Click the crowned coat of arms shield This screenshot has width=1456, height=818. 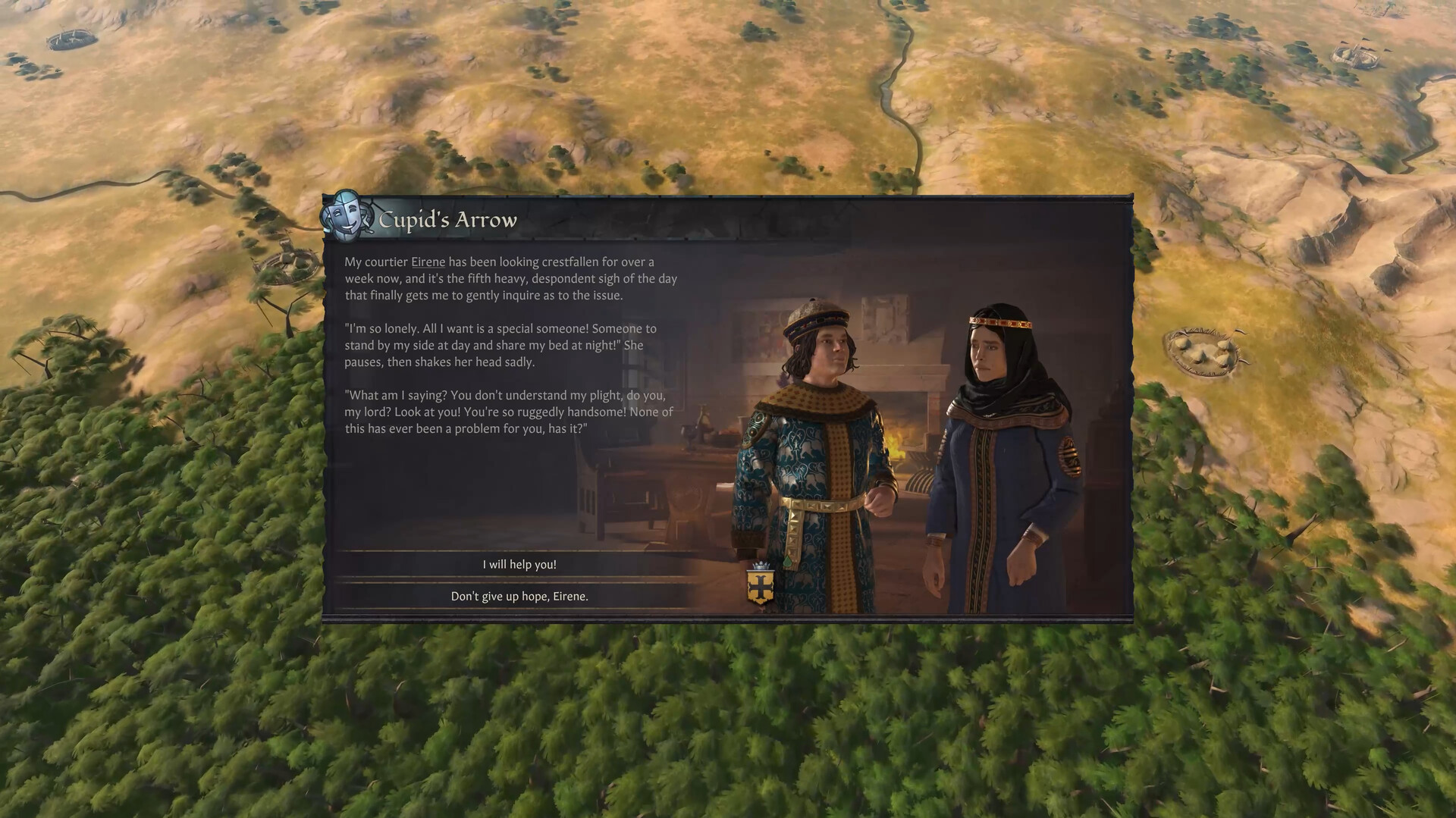click(761, 587)
